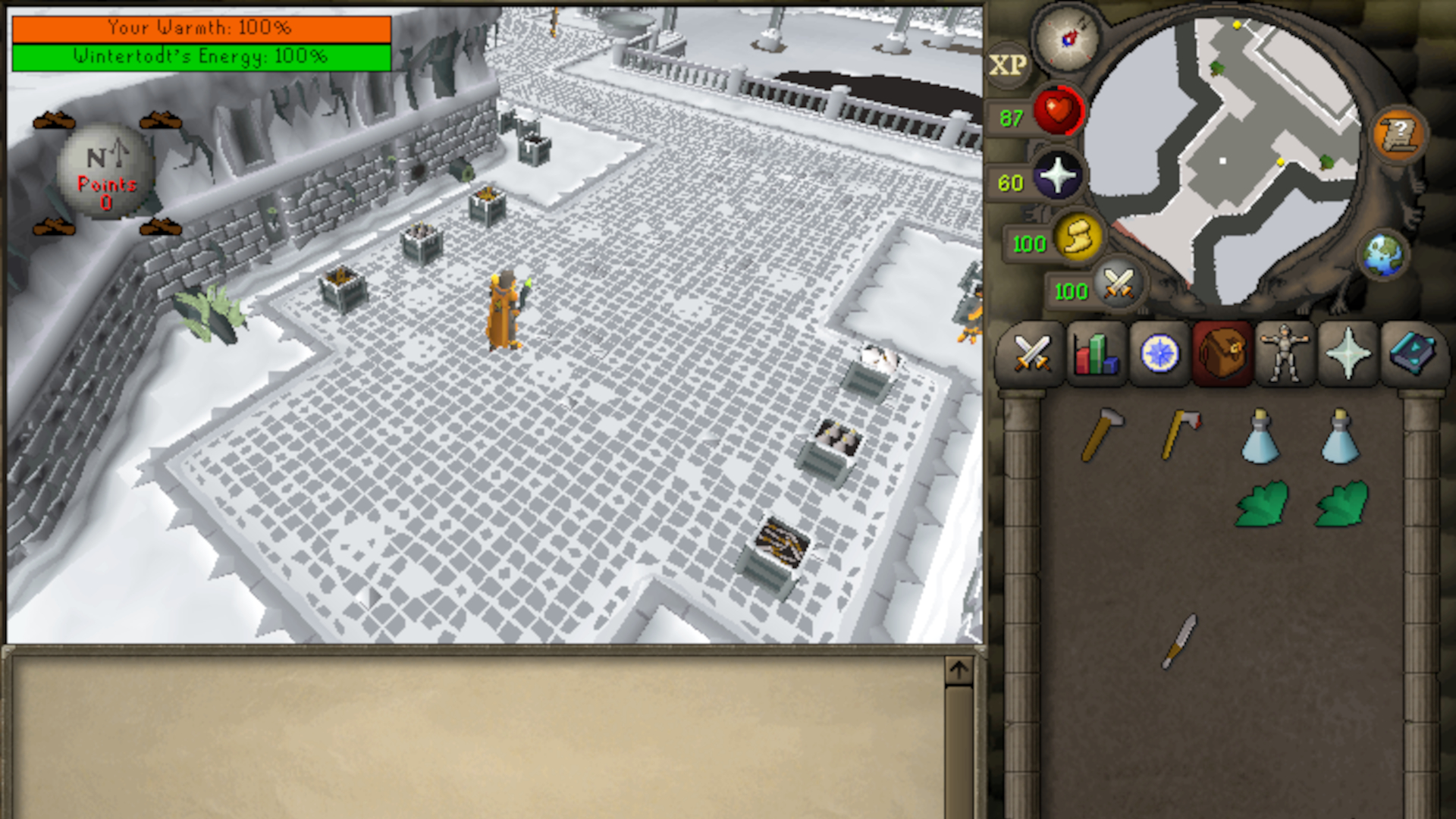Click the Wintertodt's Energy bar
Screen dimensions: 1456x819
point(199,55)
